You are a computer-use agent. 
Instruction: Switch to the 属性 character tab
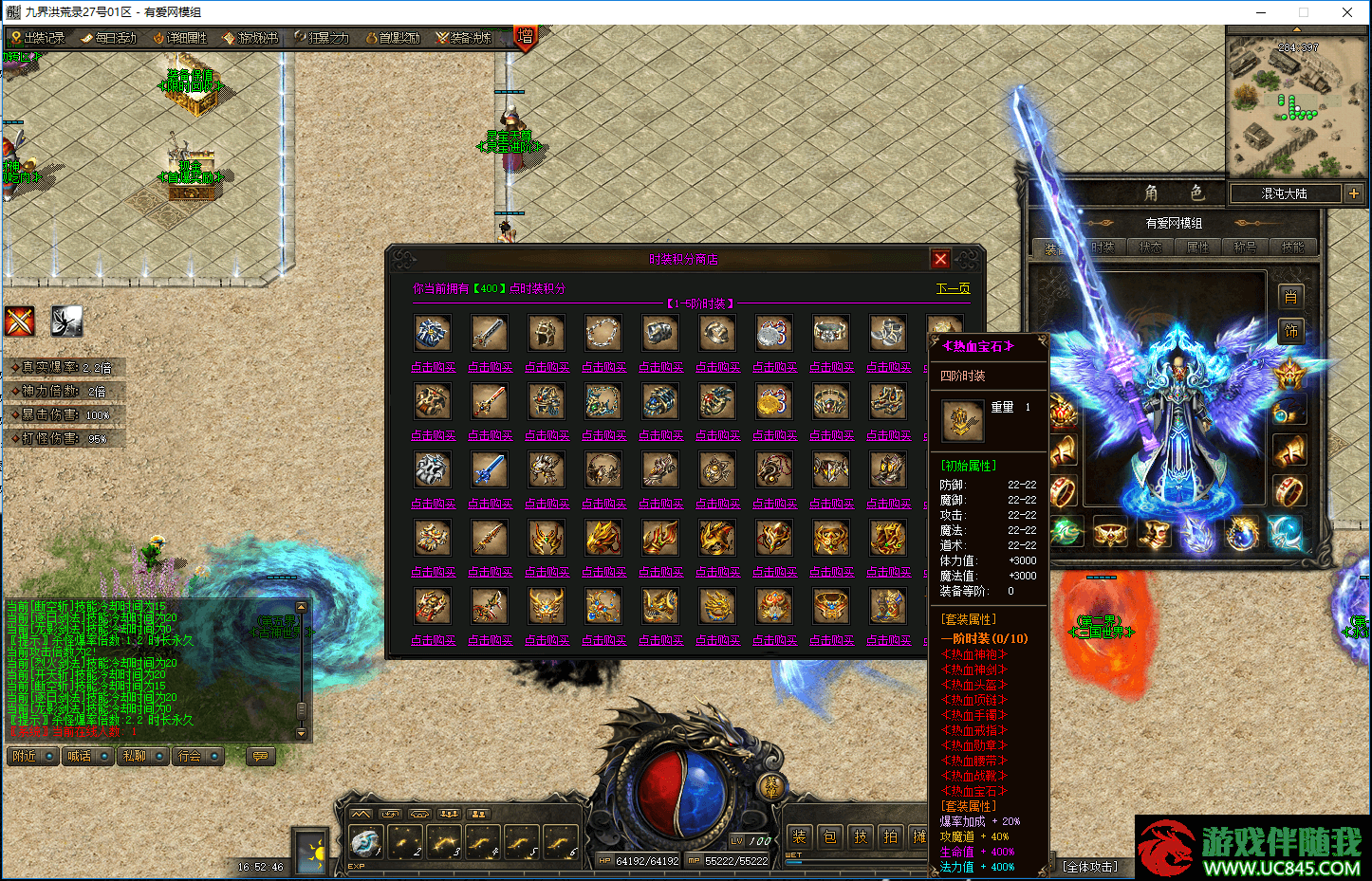pos(1197,247)
